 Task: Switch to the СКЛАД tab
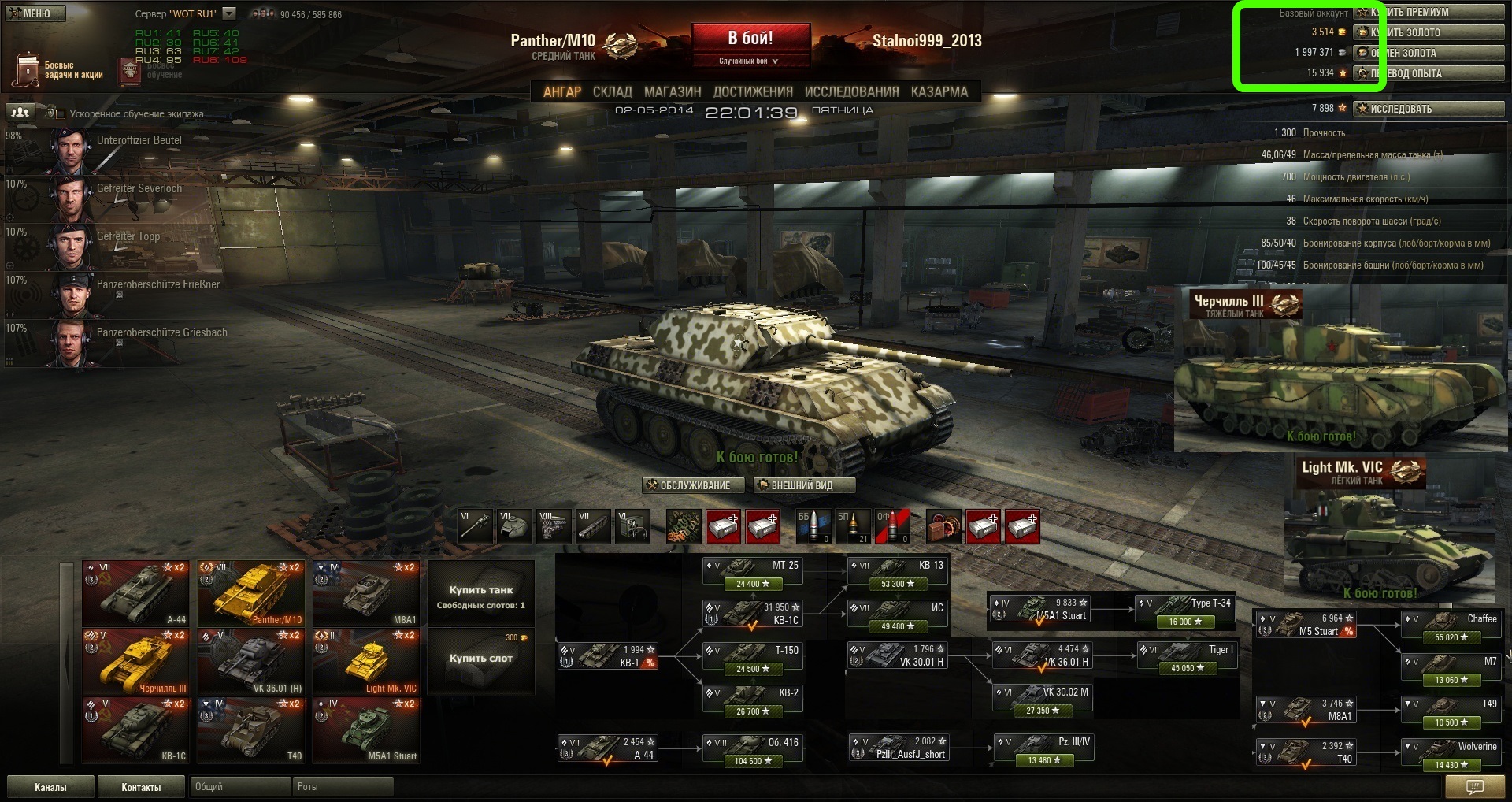tap(612, 91)
